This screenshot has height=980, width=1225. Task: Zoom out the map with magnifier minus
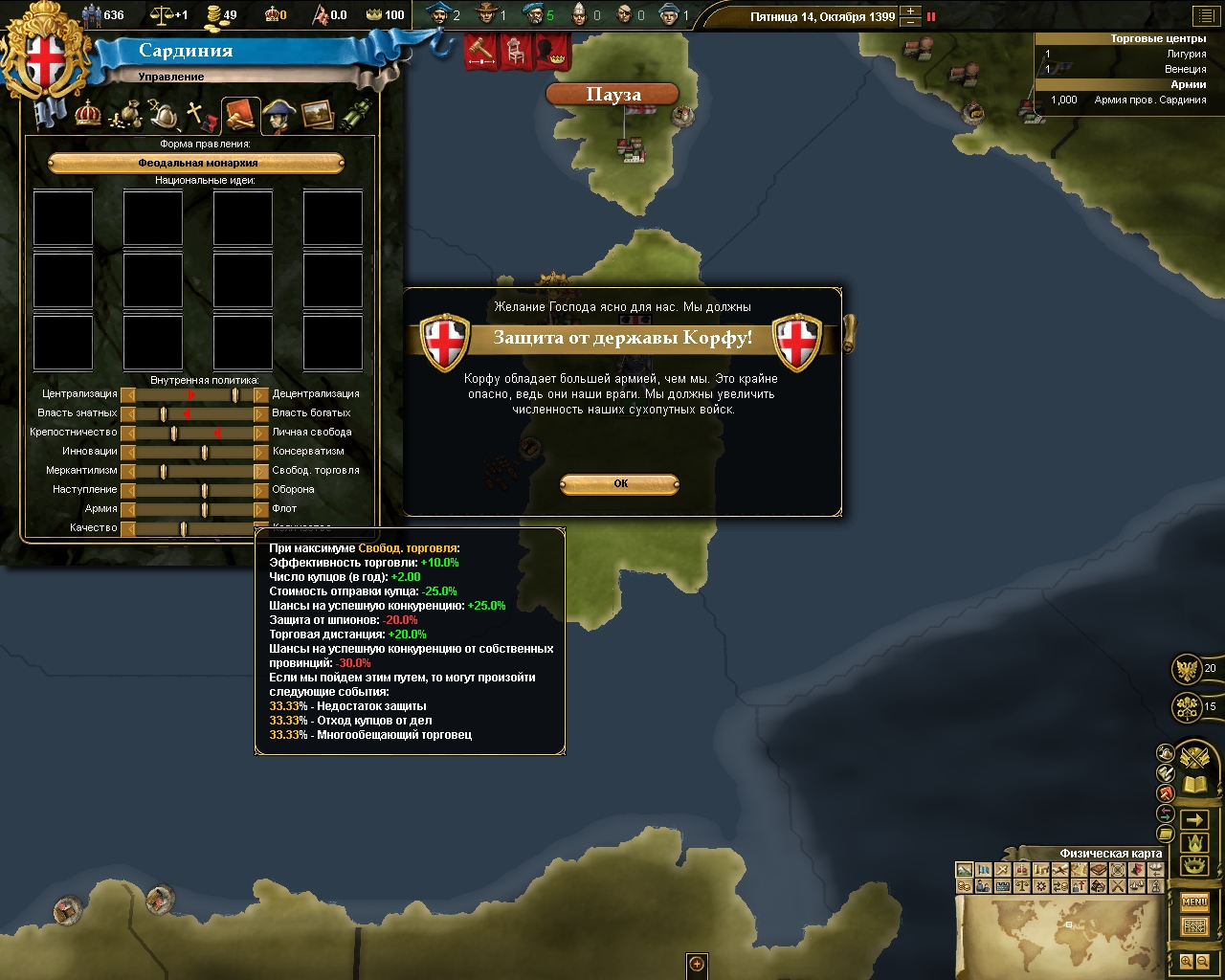point(1203,962)
